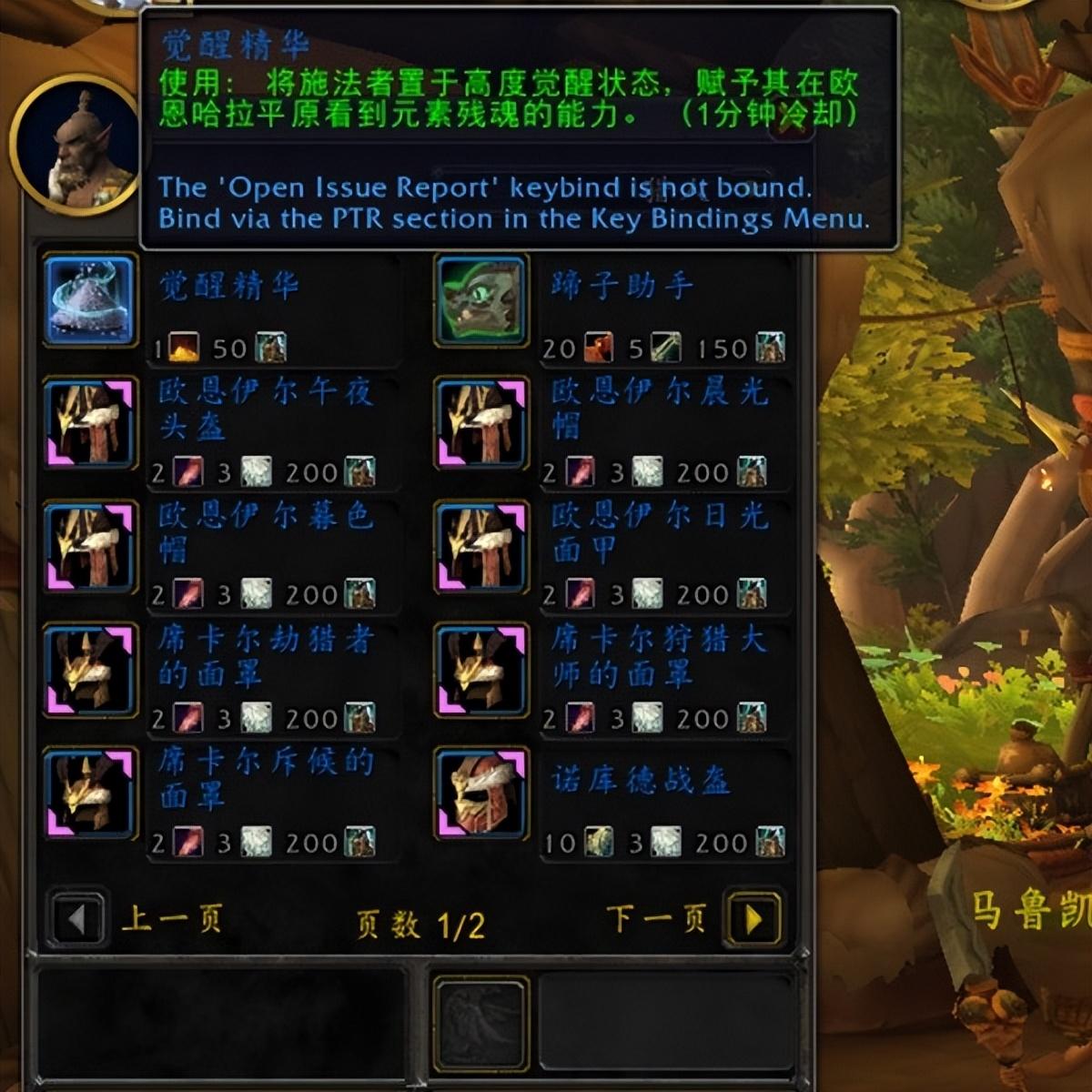Select the 欧恩伊尔晨光帽 item
Screen dimensions: 1092x1092
pos(481,424)
